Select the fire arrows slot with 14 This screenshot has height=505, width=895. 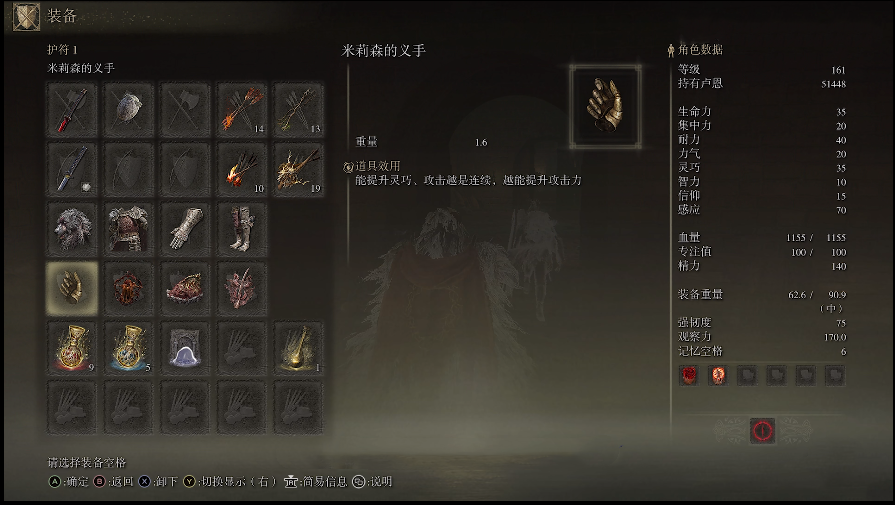click(242, 109)
